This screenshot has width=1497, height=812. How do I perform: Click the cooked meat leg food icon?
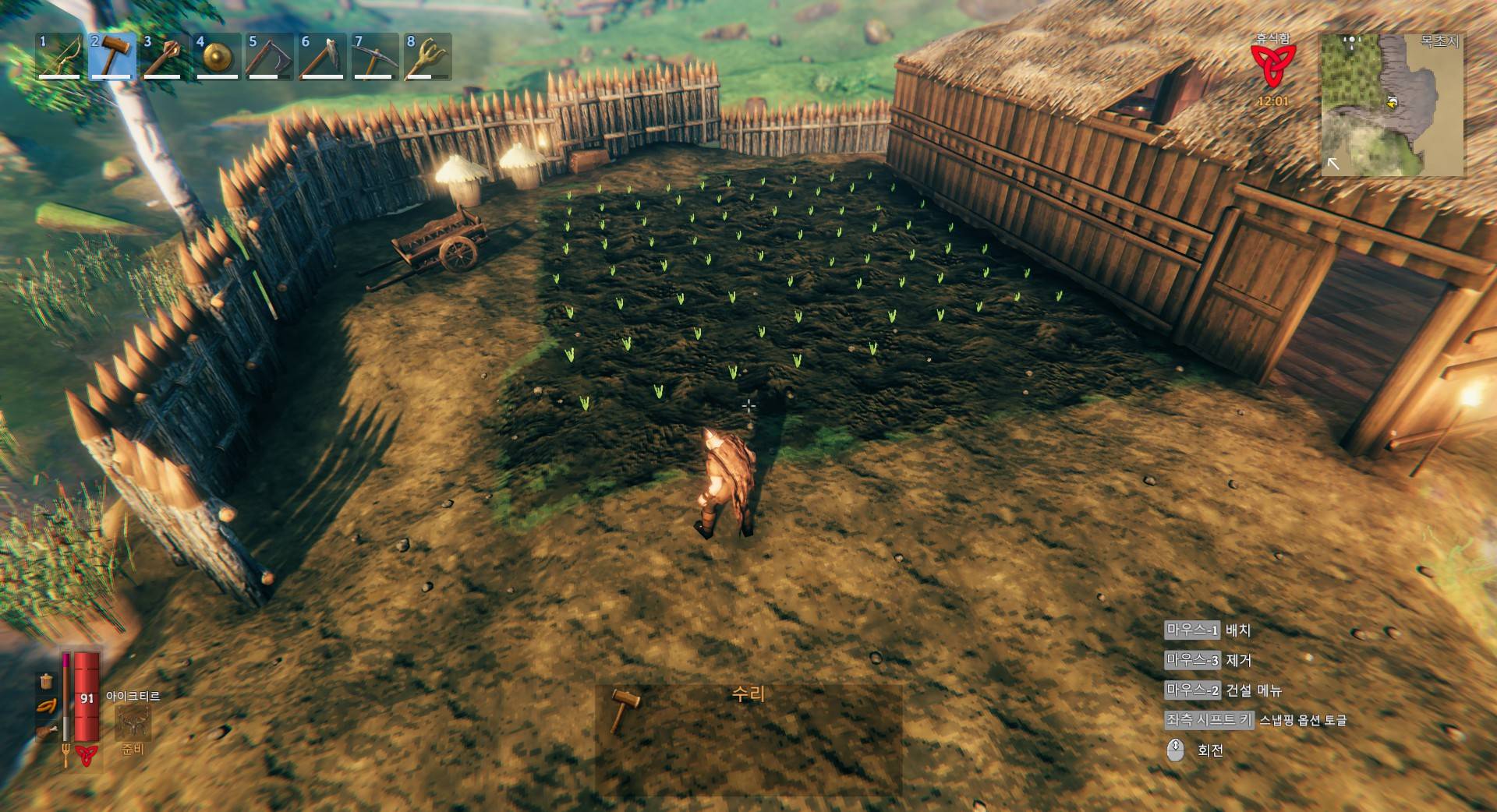click(x=47, y=733)
